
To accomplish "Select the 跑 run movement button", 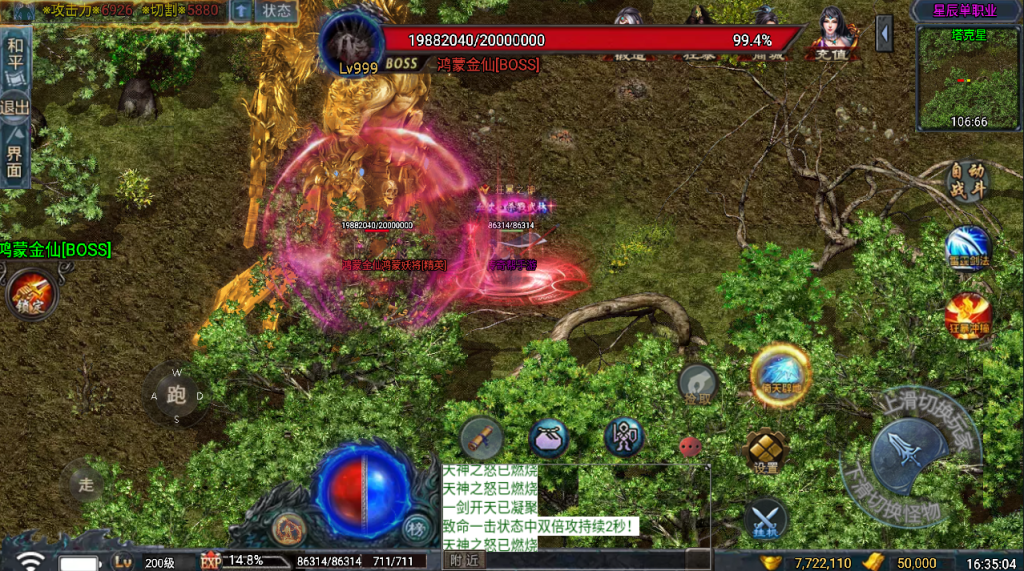I will (x=177, y=395).
